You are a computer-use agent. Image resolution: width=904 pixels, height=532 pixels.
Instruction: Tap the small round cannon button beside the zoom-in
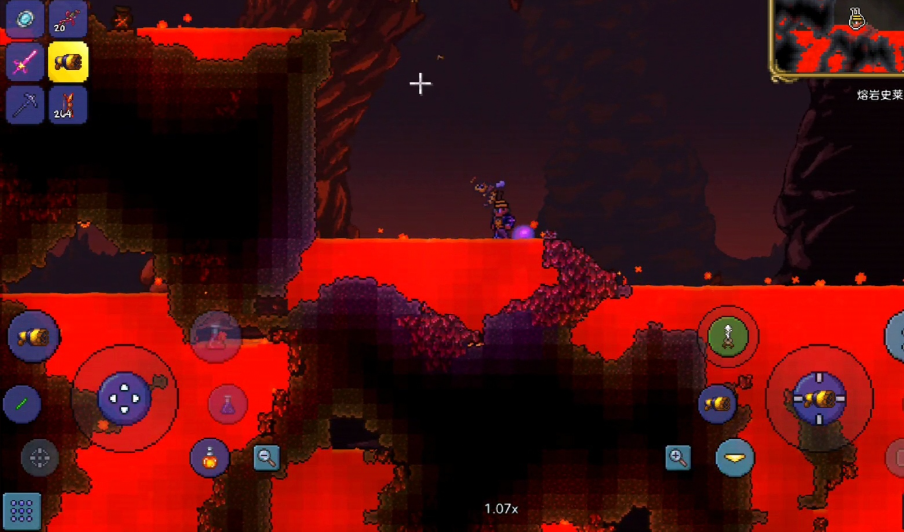click(x=717, y=403)
